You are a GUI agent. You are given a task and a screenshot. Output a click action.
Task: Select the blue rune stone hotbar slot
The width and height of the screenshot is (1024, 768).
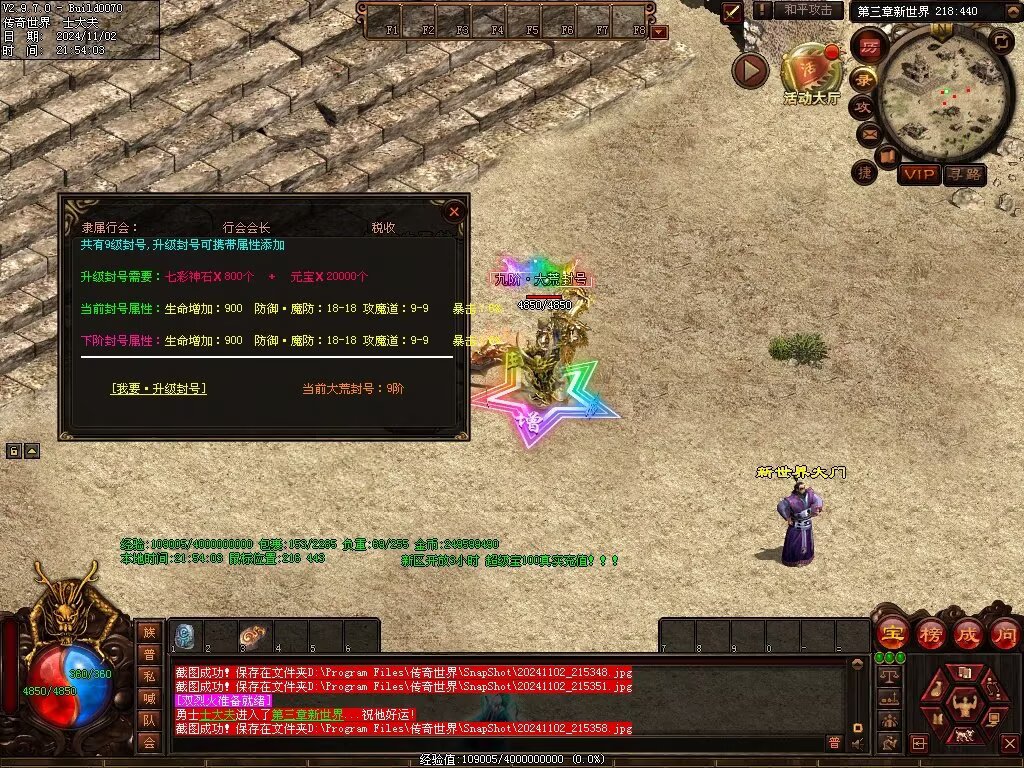coord(185,636)
